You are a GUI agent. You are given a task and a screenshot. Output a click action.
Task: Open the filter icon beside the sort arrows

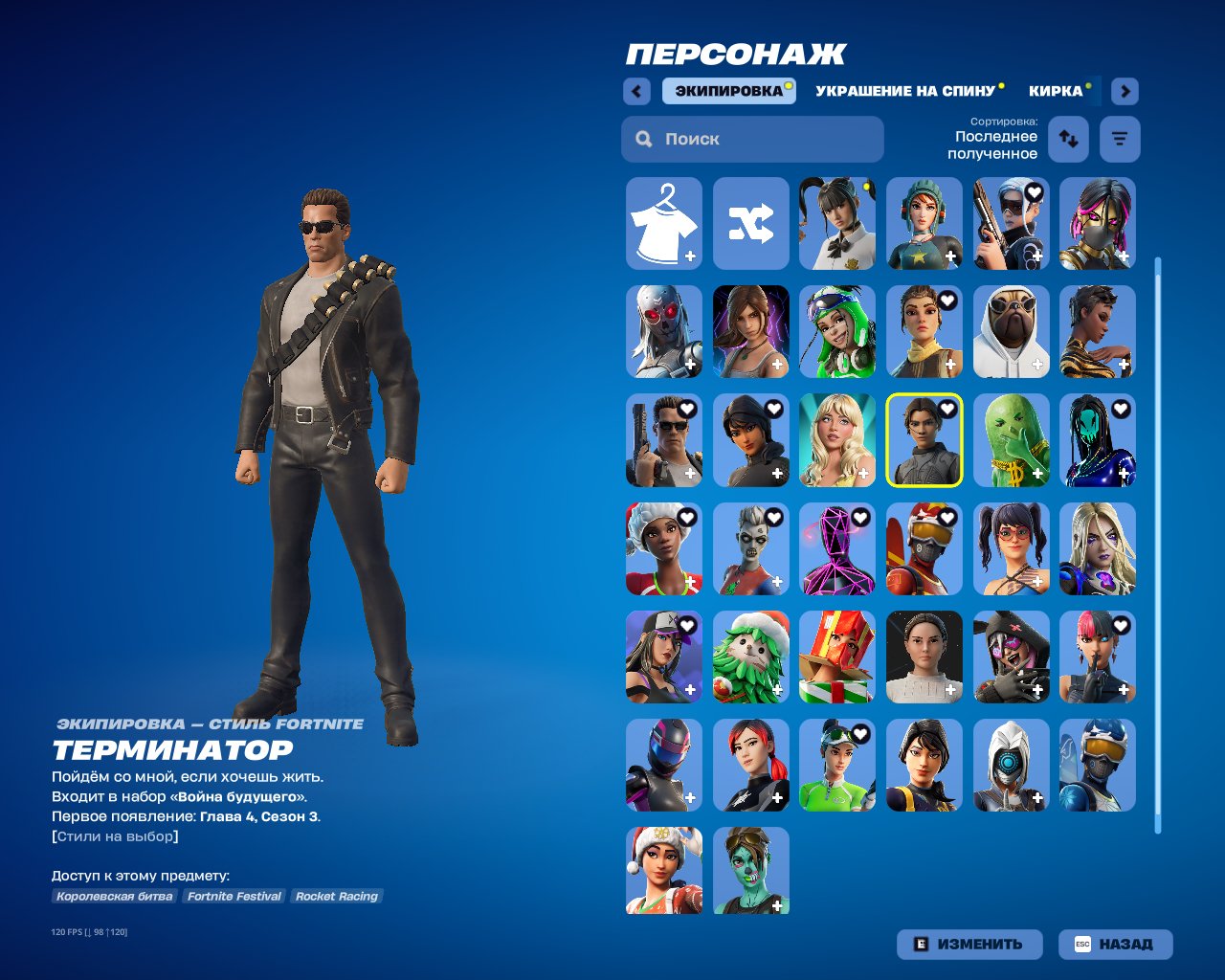click(1118, 139)
